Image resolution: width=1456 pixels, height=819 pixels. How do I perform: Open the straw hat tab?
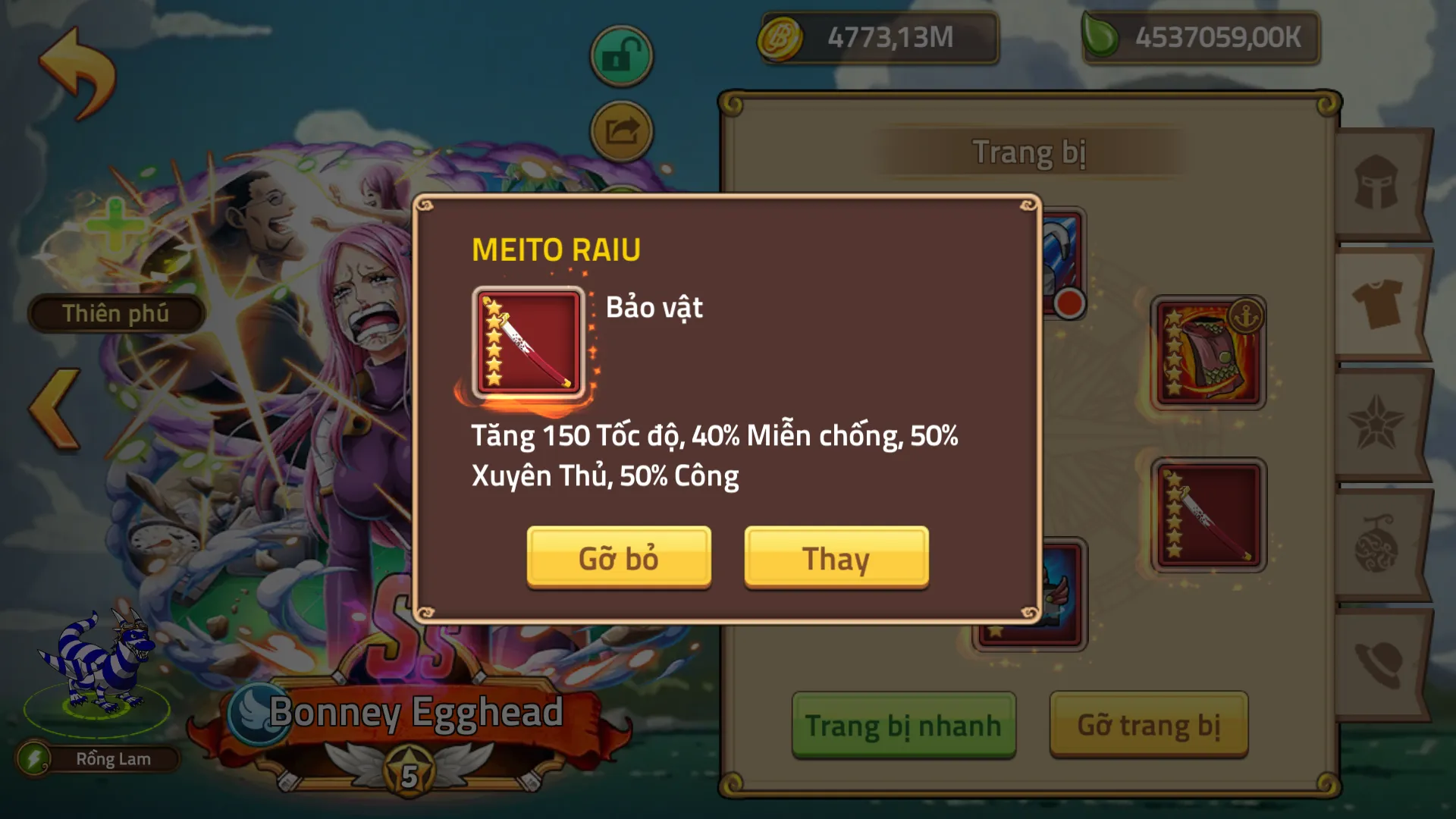pyautogui.click(x=1376, y=664)
